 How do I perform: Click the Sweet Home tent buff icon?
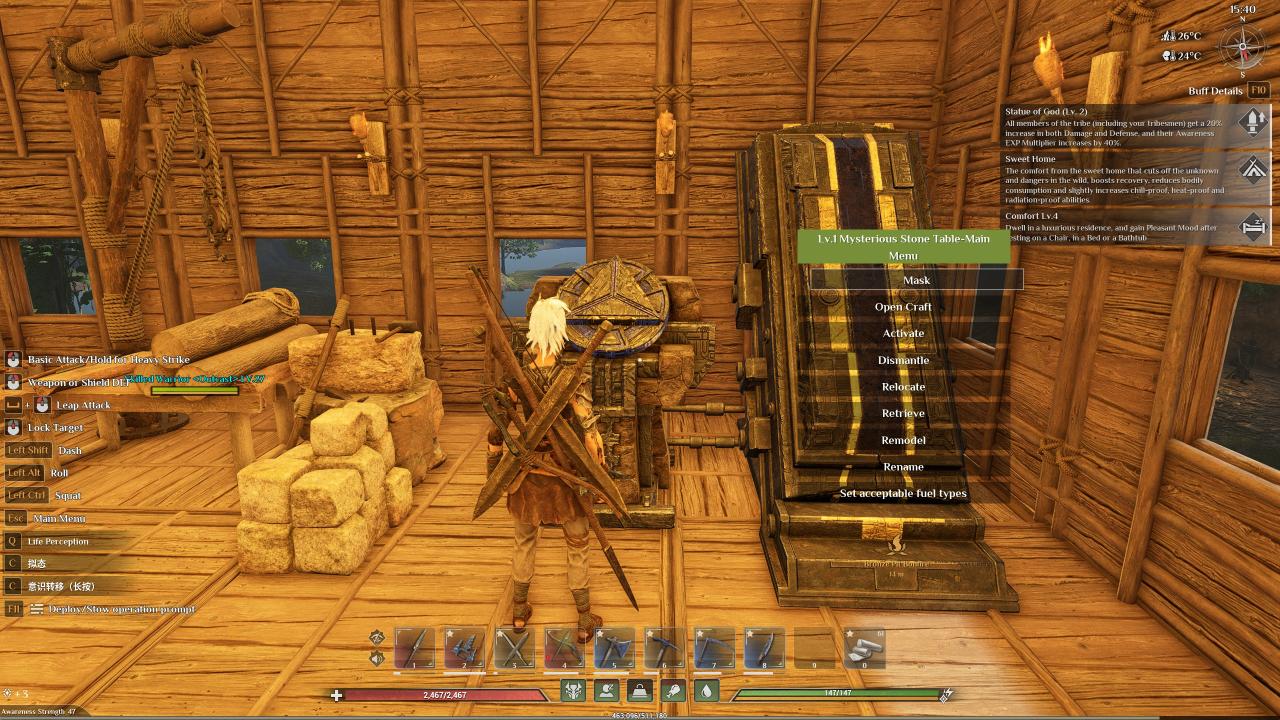tap(1253, 167)
